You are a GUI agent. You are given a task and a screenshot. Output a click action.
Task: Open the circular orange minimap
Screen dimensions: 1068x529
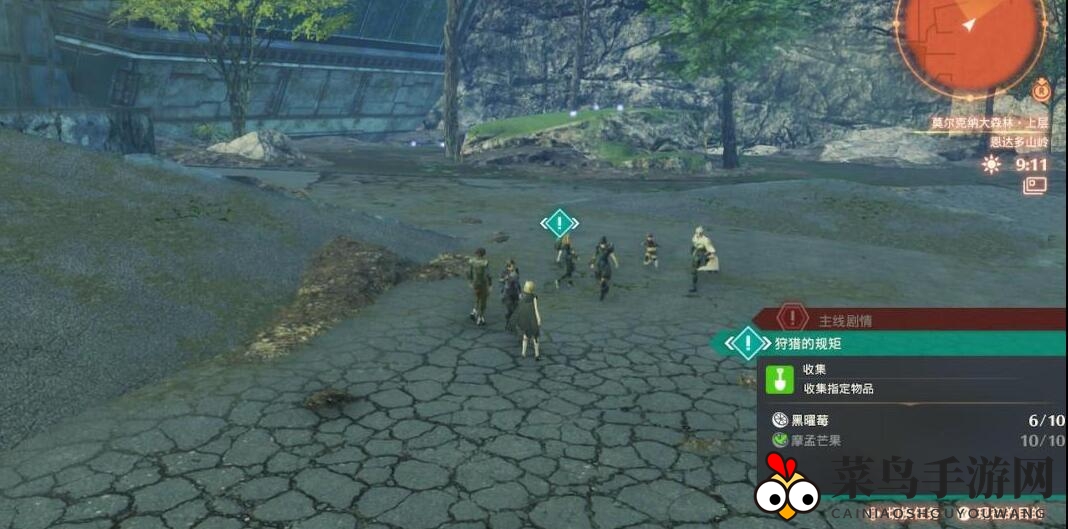pyautogui.click(x=968, y=40)
